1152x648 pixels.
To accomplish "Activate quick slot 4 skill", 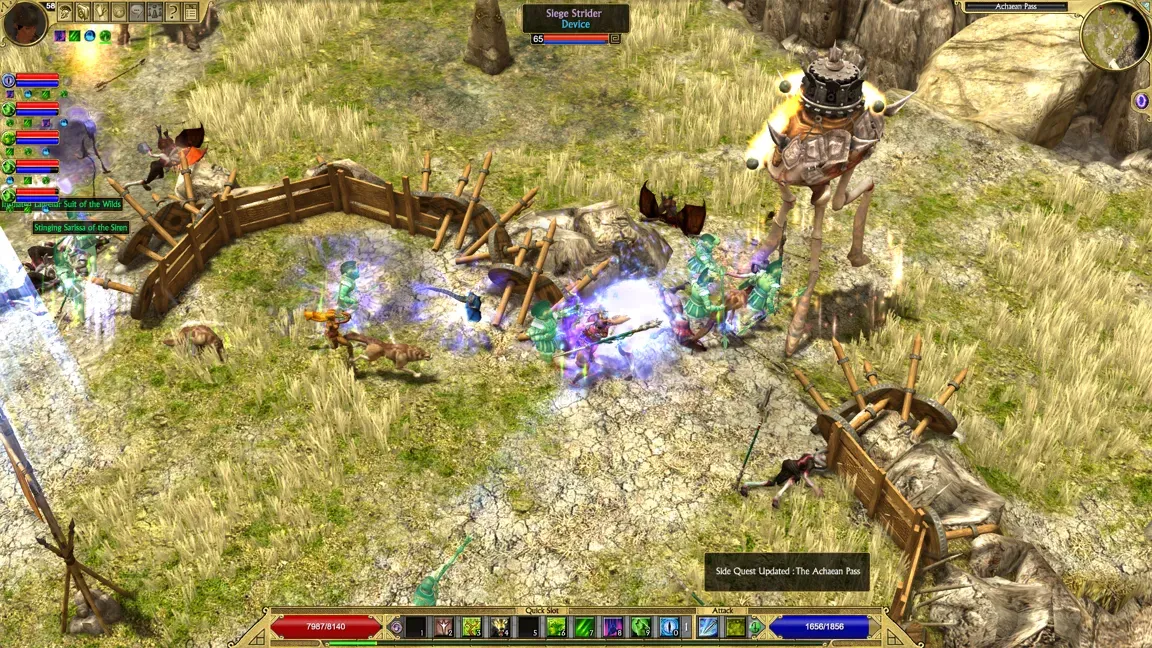I will [499, 627].
